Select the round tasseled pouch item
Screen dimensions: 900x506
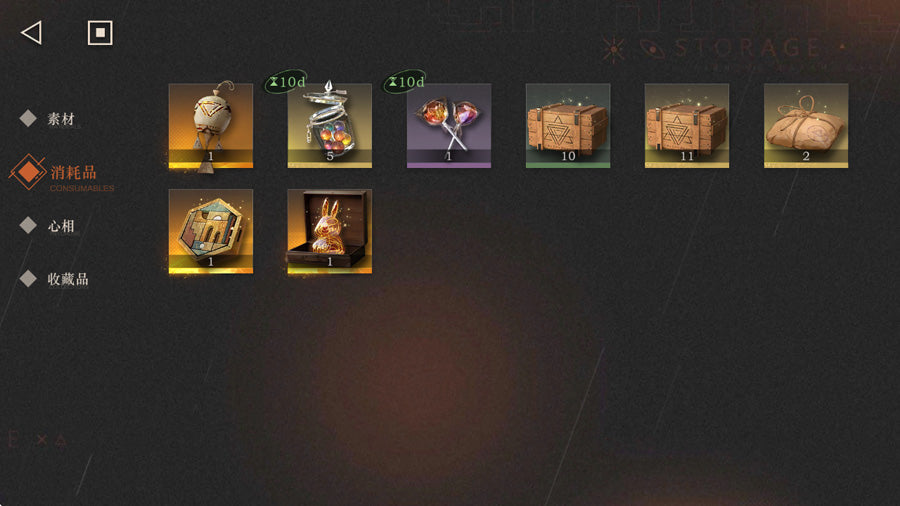pyautogui.click(x=211, y=125)
